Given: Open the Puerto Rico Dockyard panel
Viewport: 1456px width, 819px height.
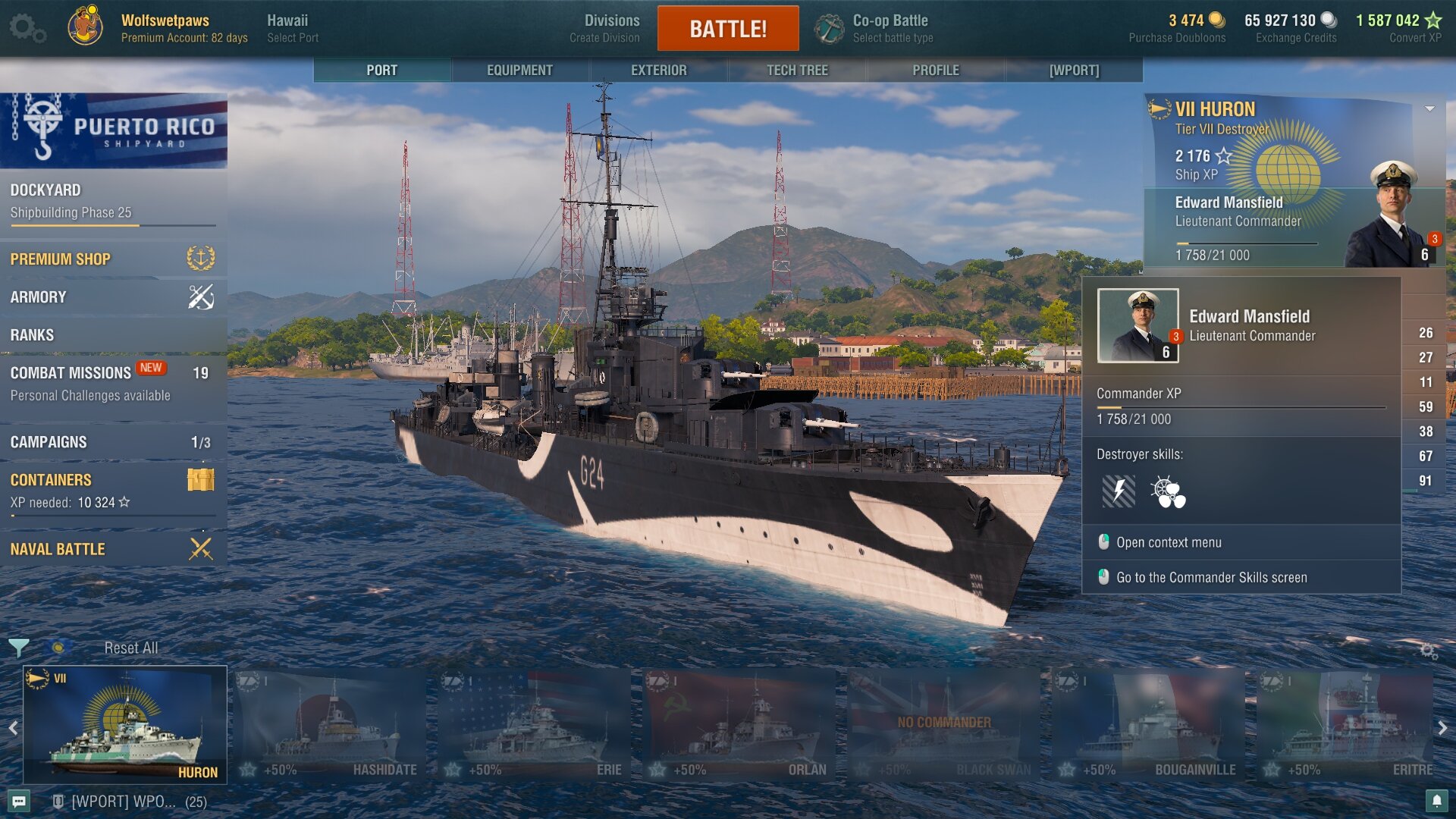Looking at the screenshot, I should pos(112,201).
